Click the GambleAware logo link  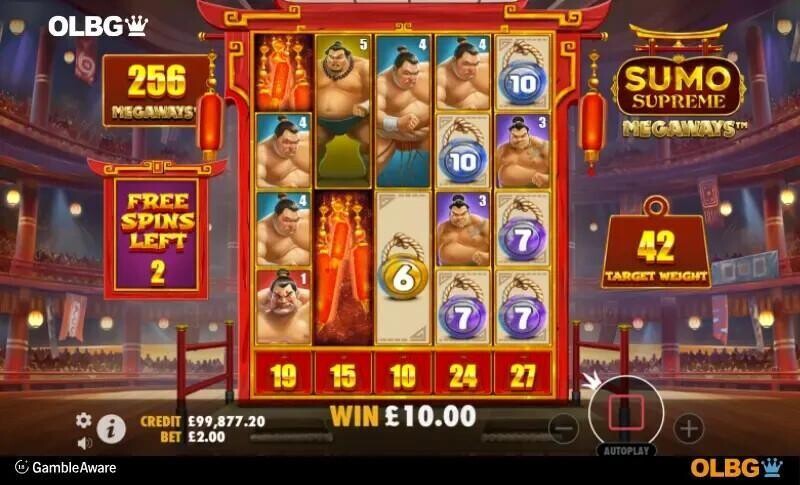coord(66,467)
